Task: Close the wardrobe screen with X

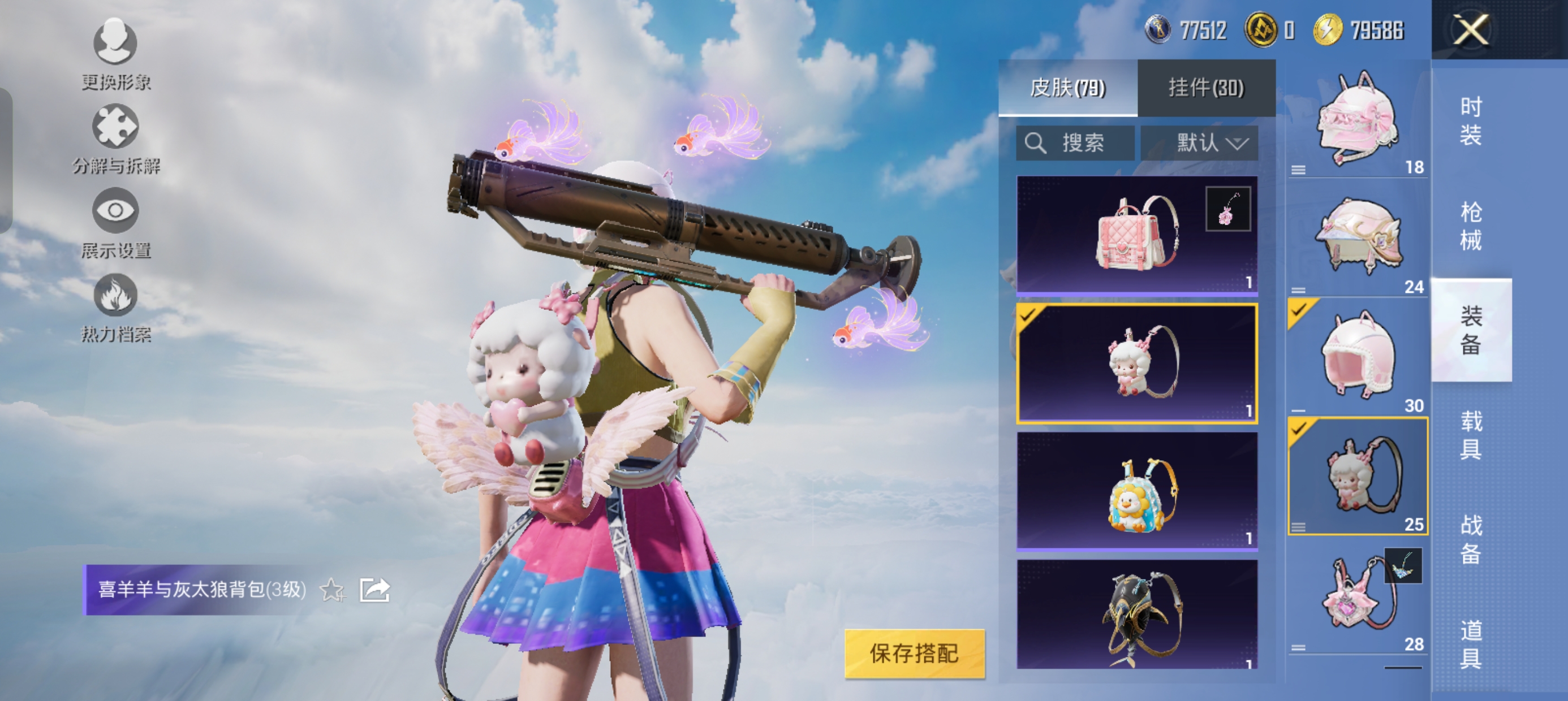Action: coord(1471,30)
